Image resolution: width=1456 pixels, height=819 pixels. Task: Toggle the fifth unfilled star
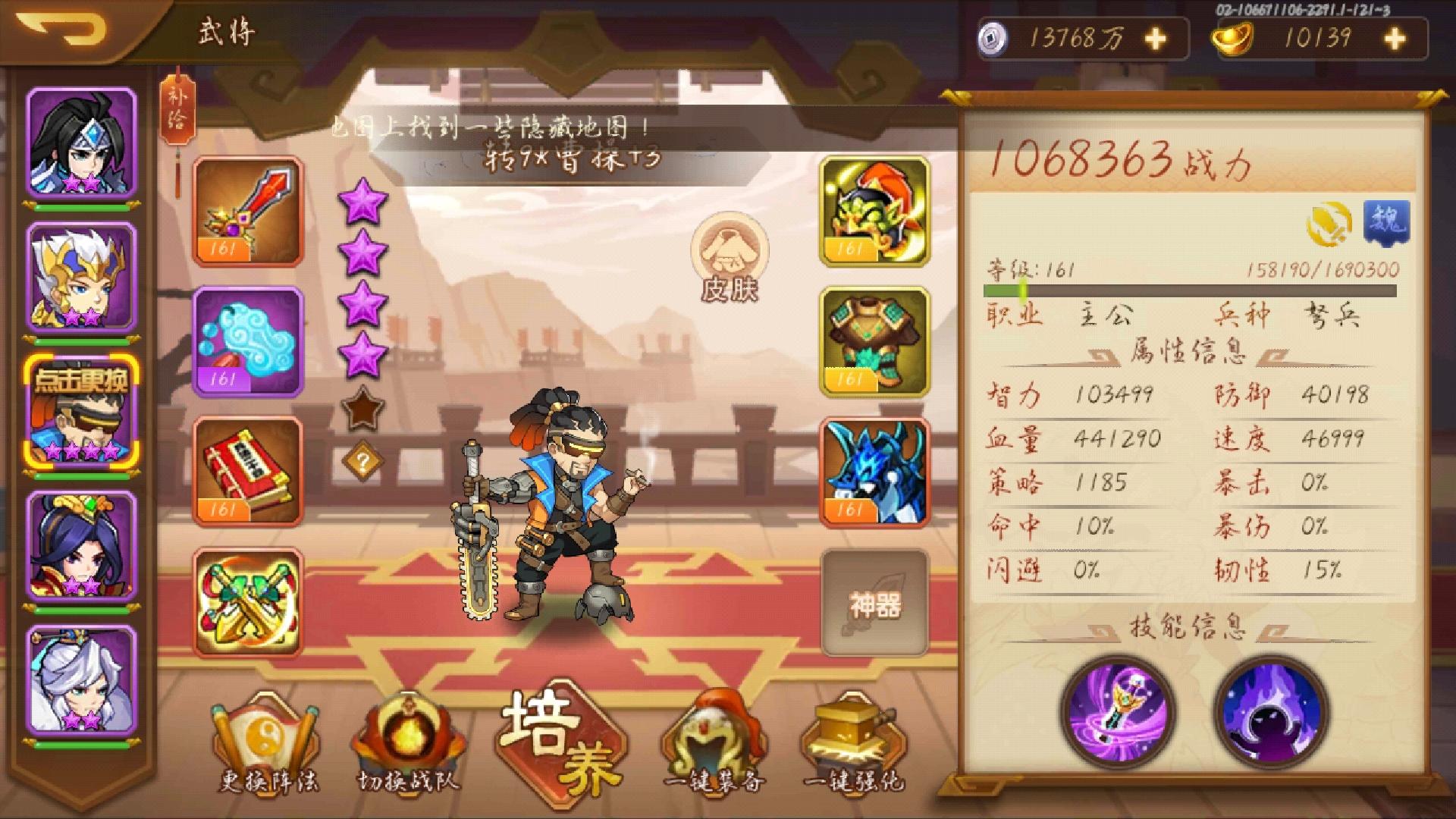tap(364, 409)
